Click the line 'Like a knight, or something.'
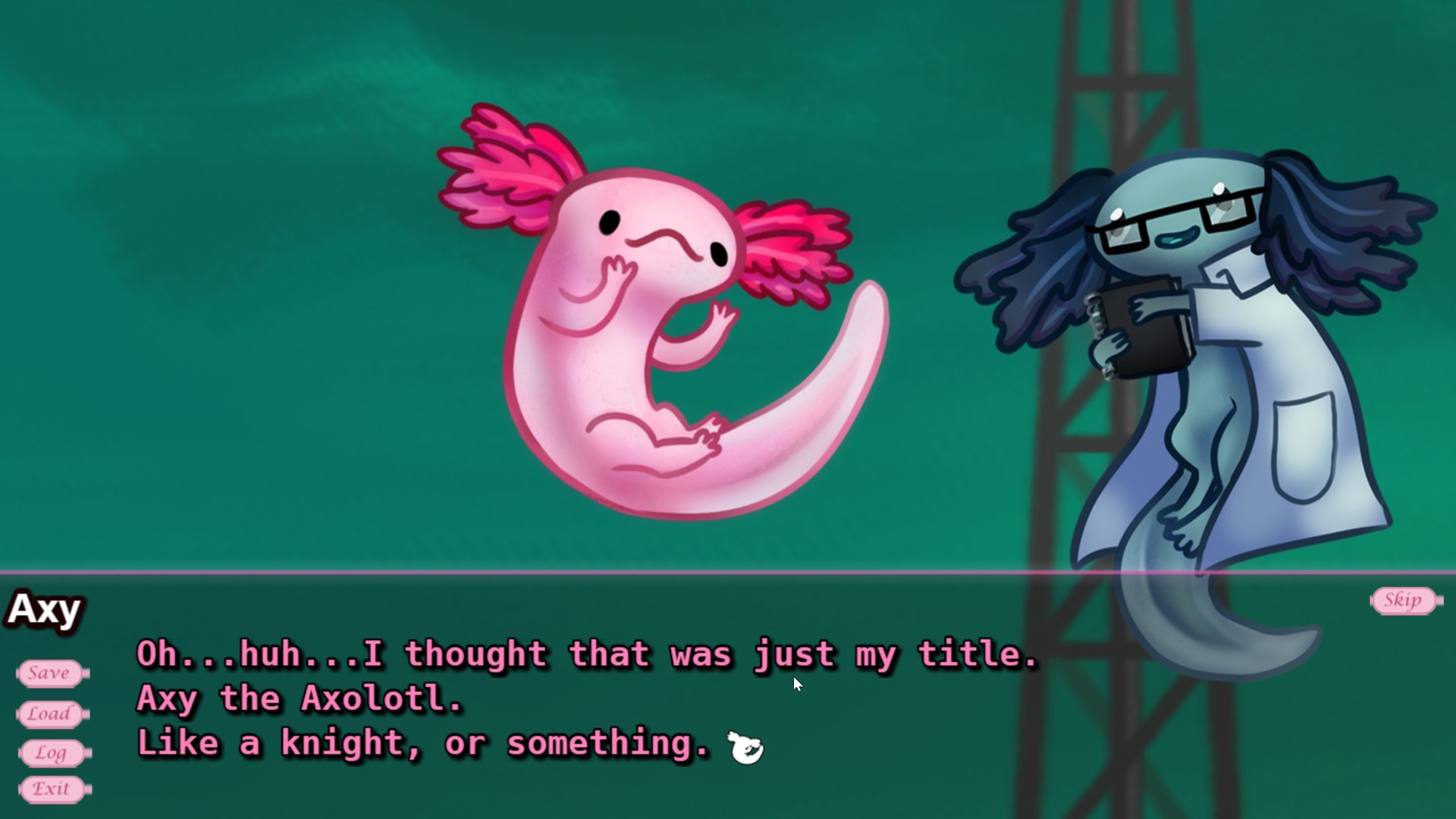 point(421,743)
